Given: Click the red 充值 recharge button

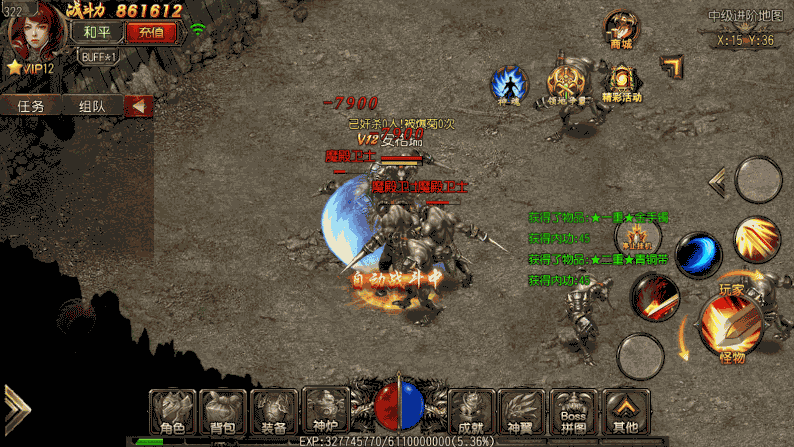Looking at the screenshot, I should (151, 31).
